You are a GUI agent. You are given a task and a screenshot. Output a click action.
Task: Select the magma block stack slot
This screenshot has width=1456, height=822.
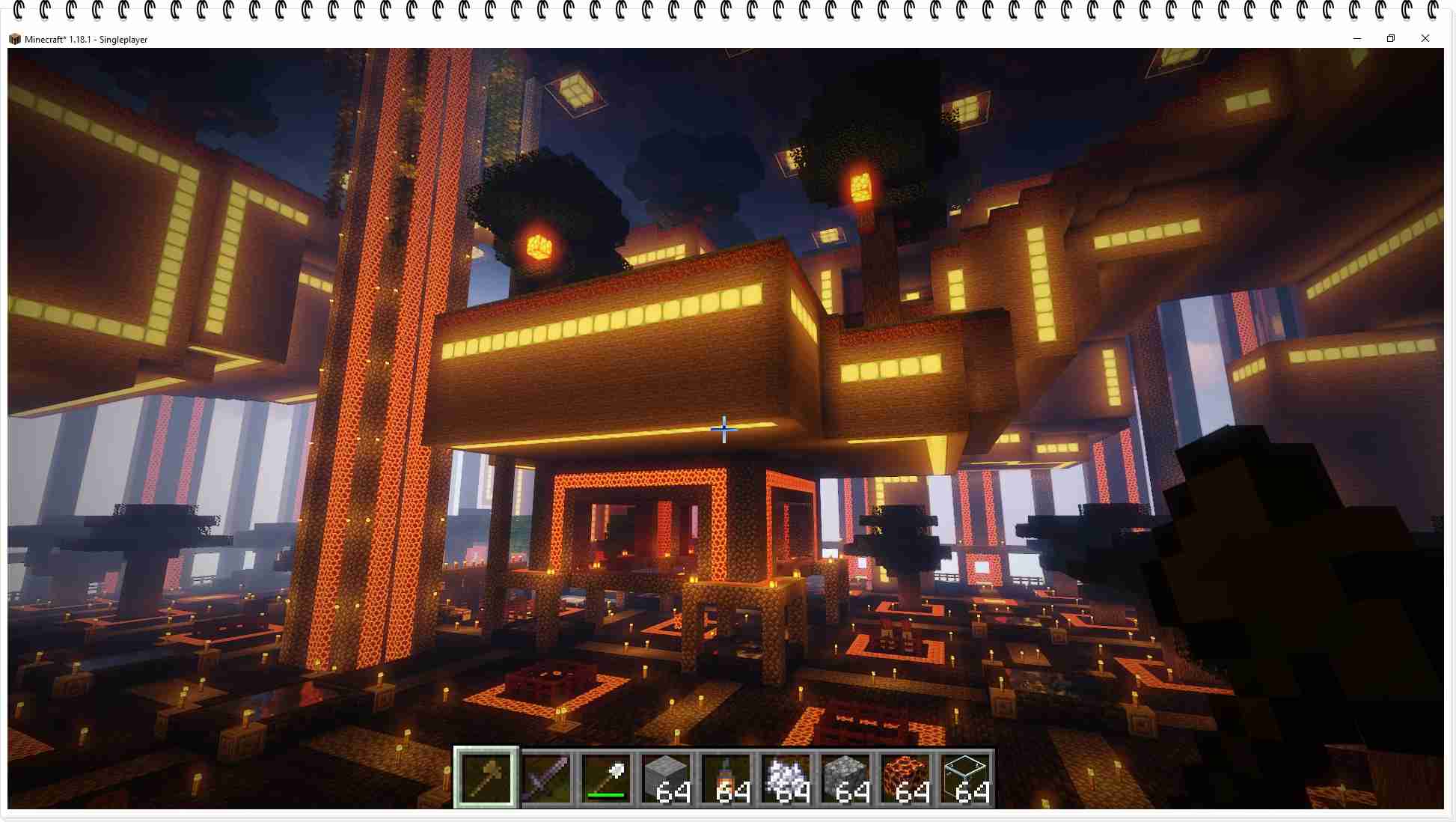click(x=905, y=777)
